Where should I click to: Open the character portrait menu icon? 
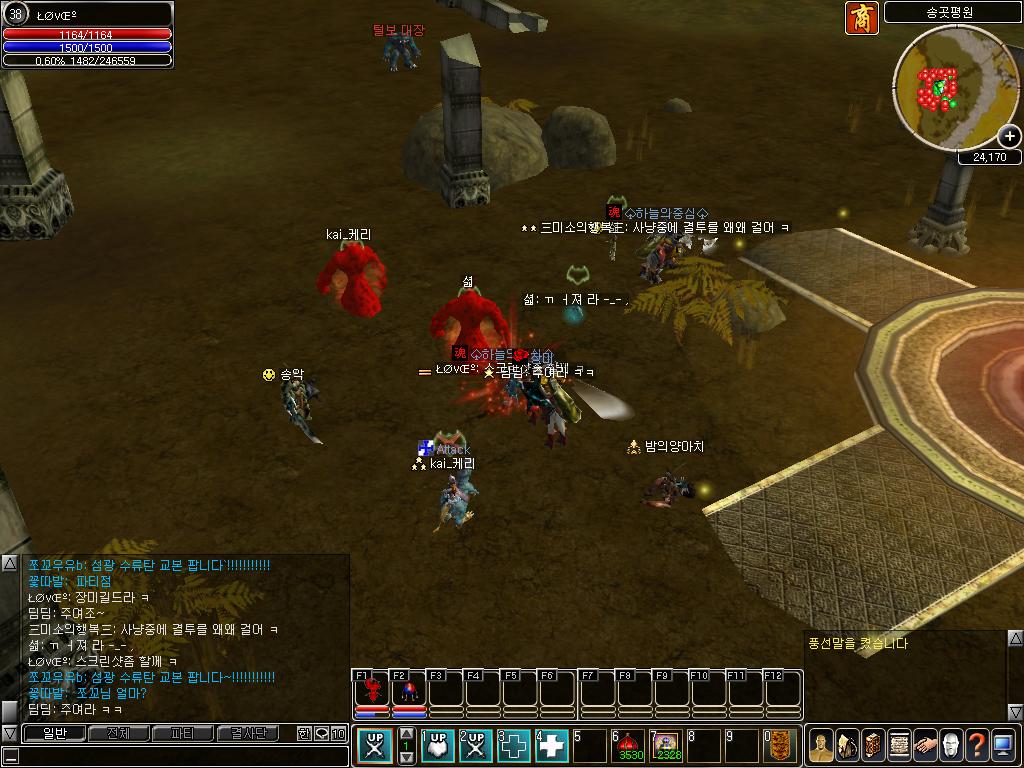tap(821, 745)
